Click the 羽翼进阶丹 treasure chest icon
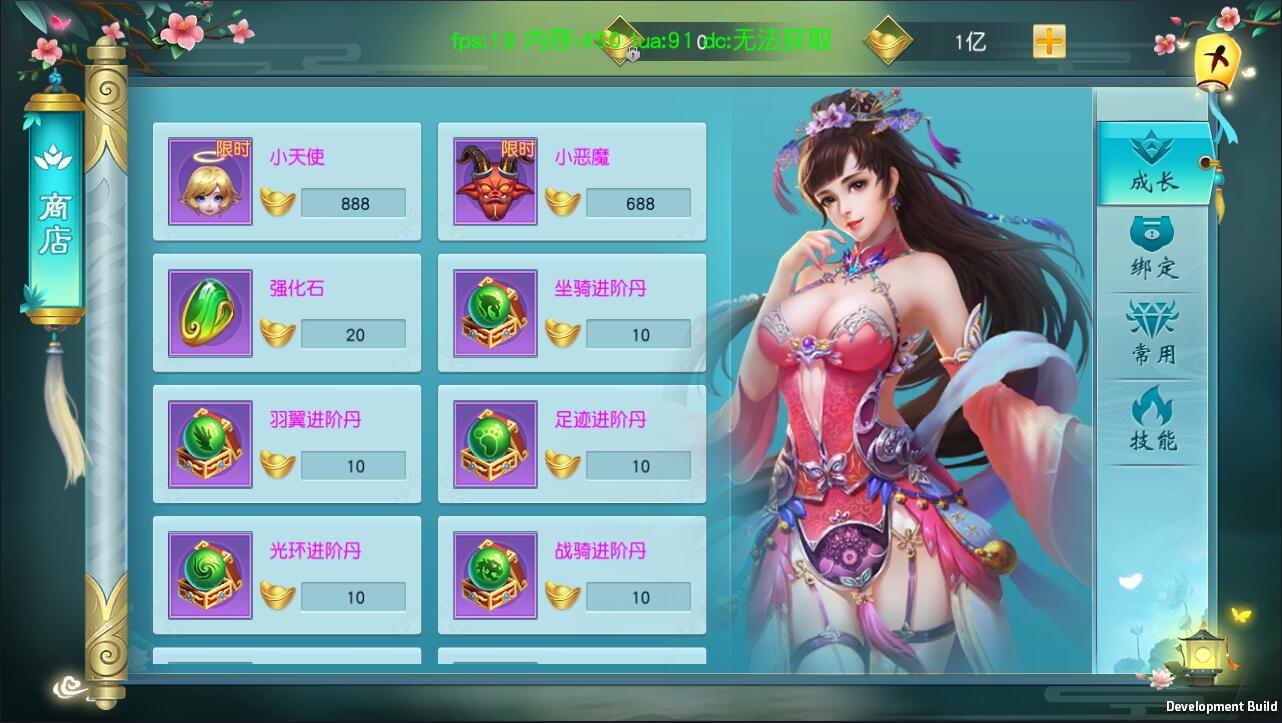 pyautogui.click(x=209, y=443)
